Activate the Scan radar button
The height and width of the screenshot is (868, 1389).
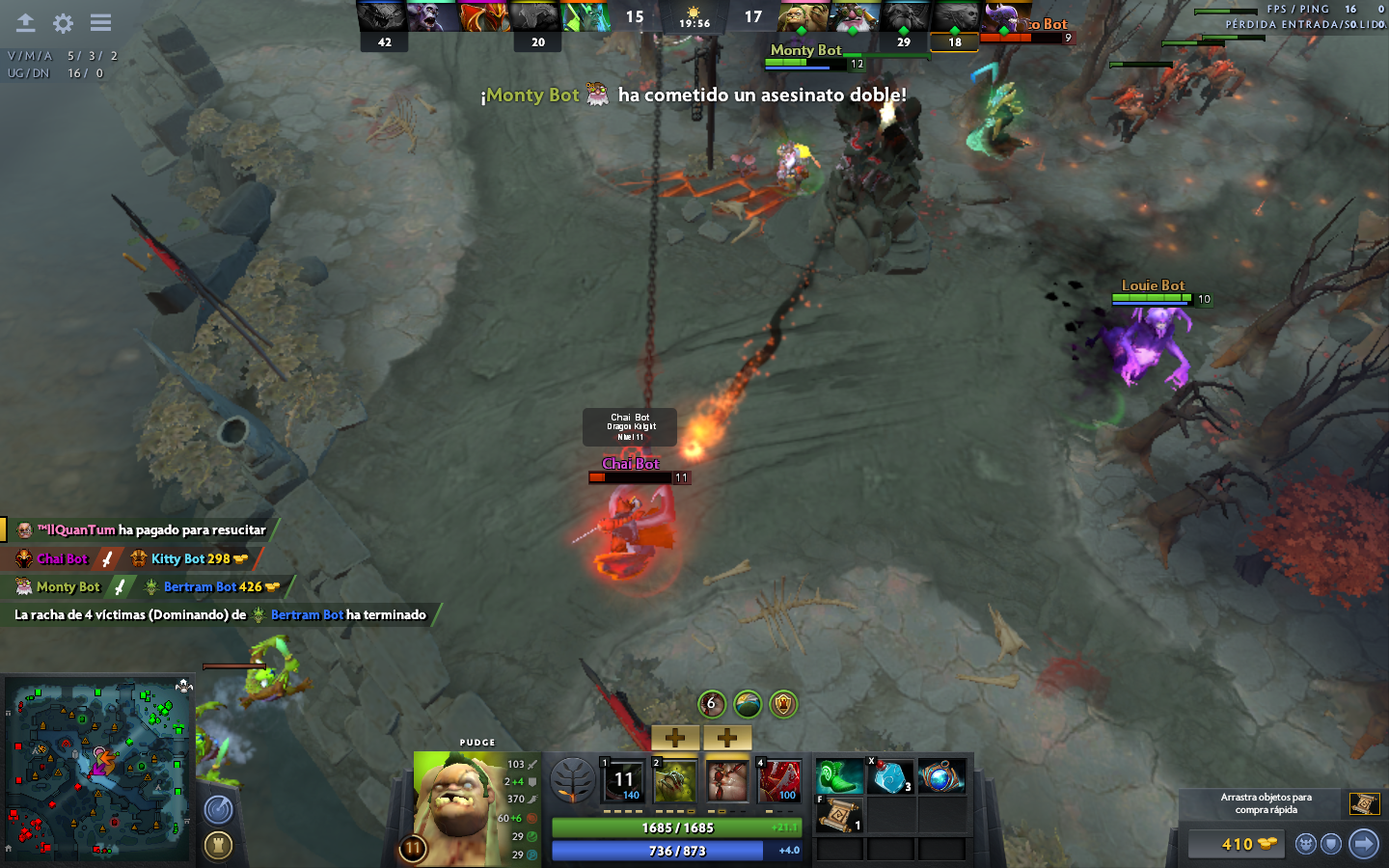tap(219, 810)
